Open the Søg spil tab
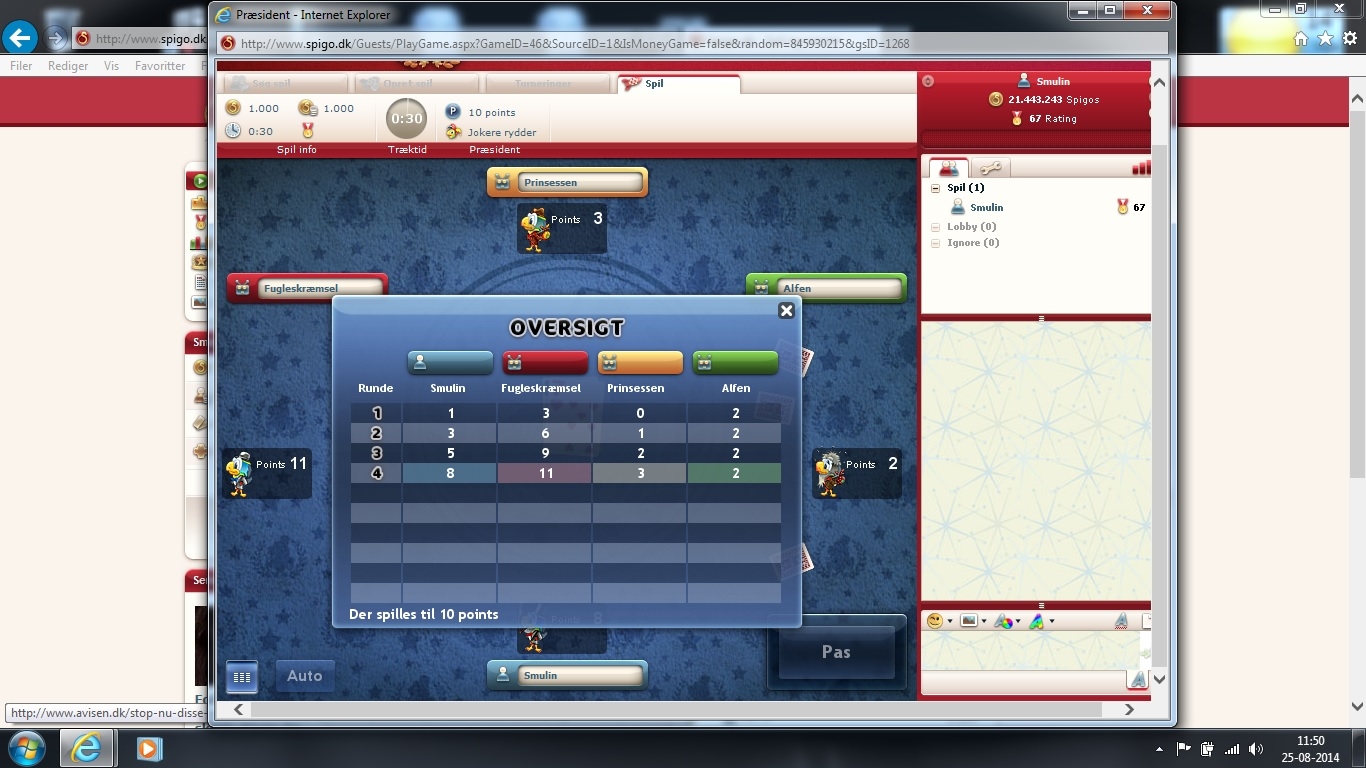The width and height of the screenshot is (1366, 768). [x=284, y=84]
